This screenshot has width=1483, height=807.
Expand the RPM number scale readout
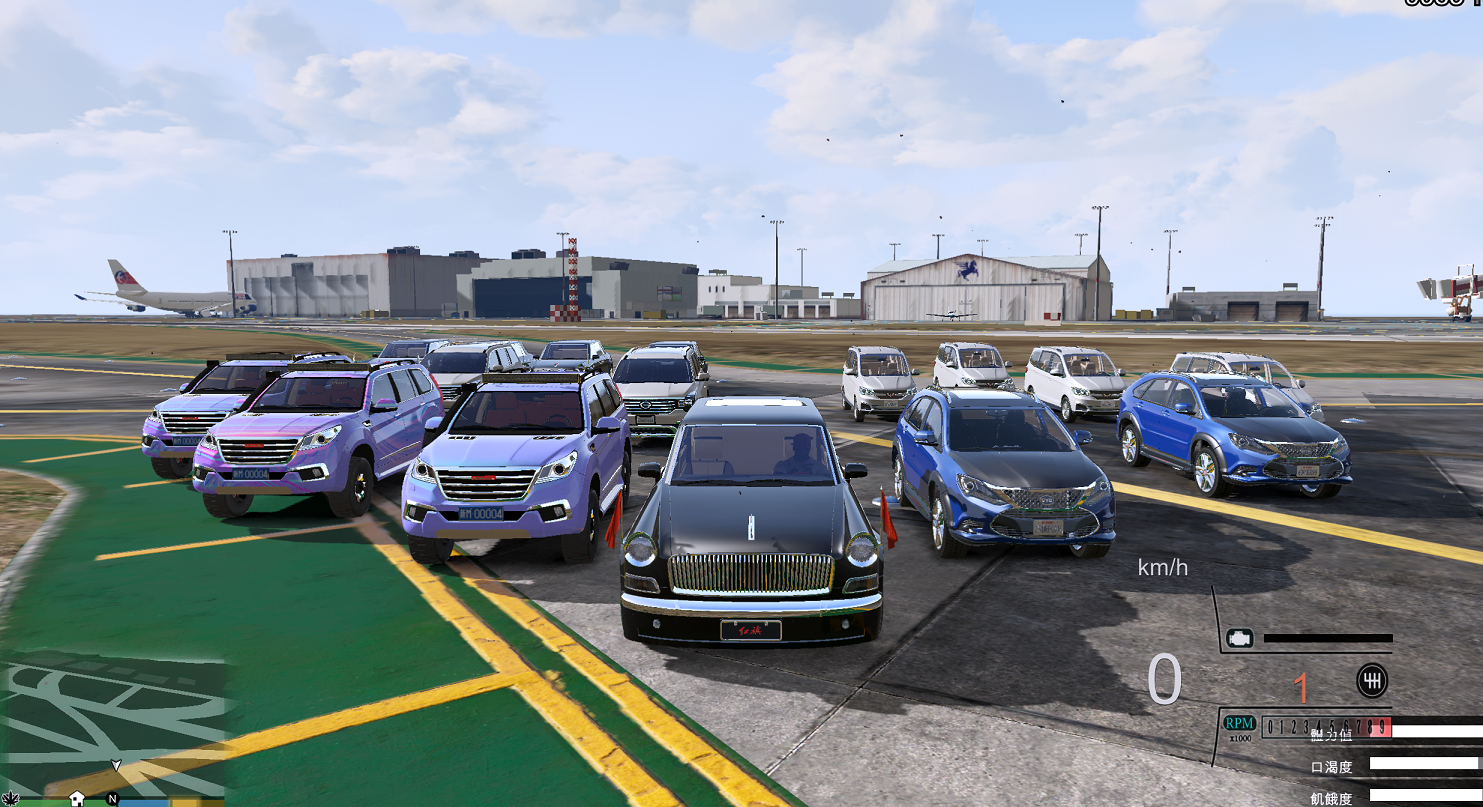[x=1326, y=726]
